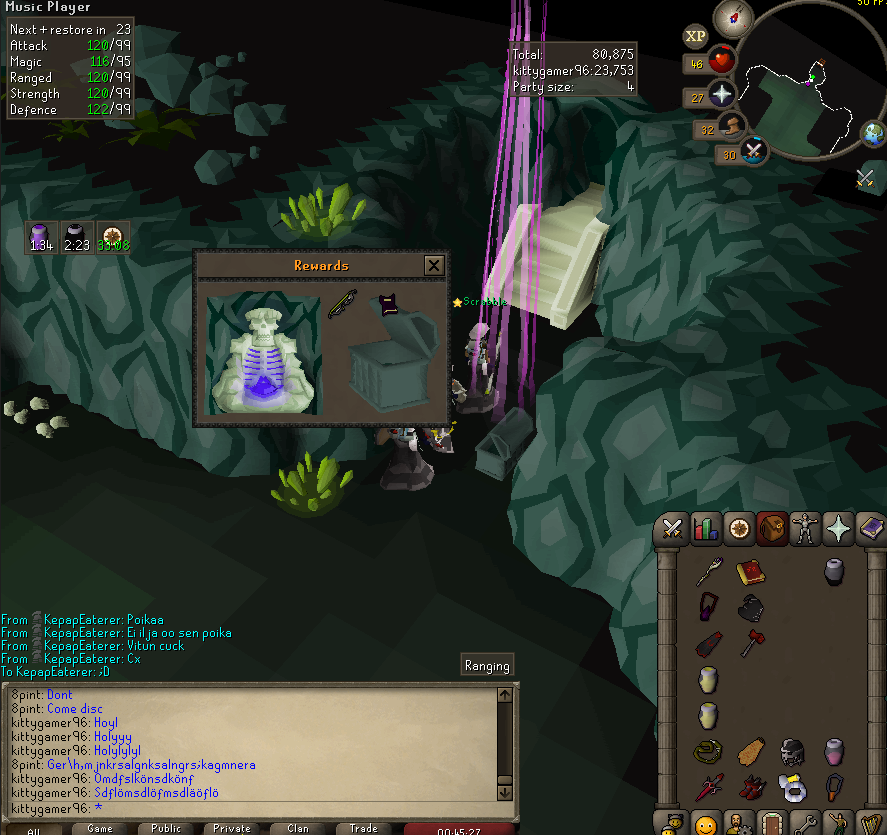Show the Worn Equipment tab
The height and width of the screenshot is (835, 887).
pos(805,528)
